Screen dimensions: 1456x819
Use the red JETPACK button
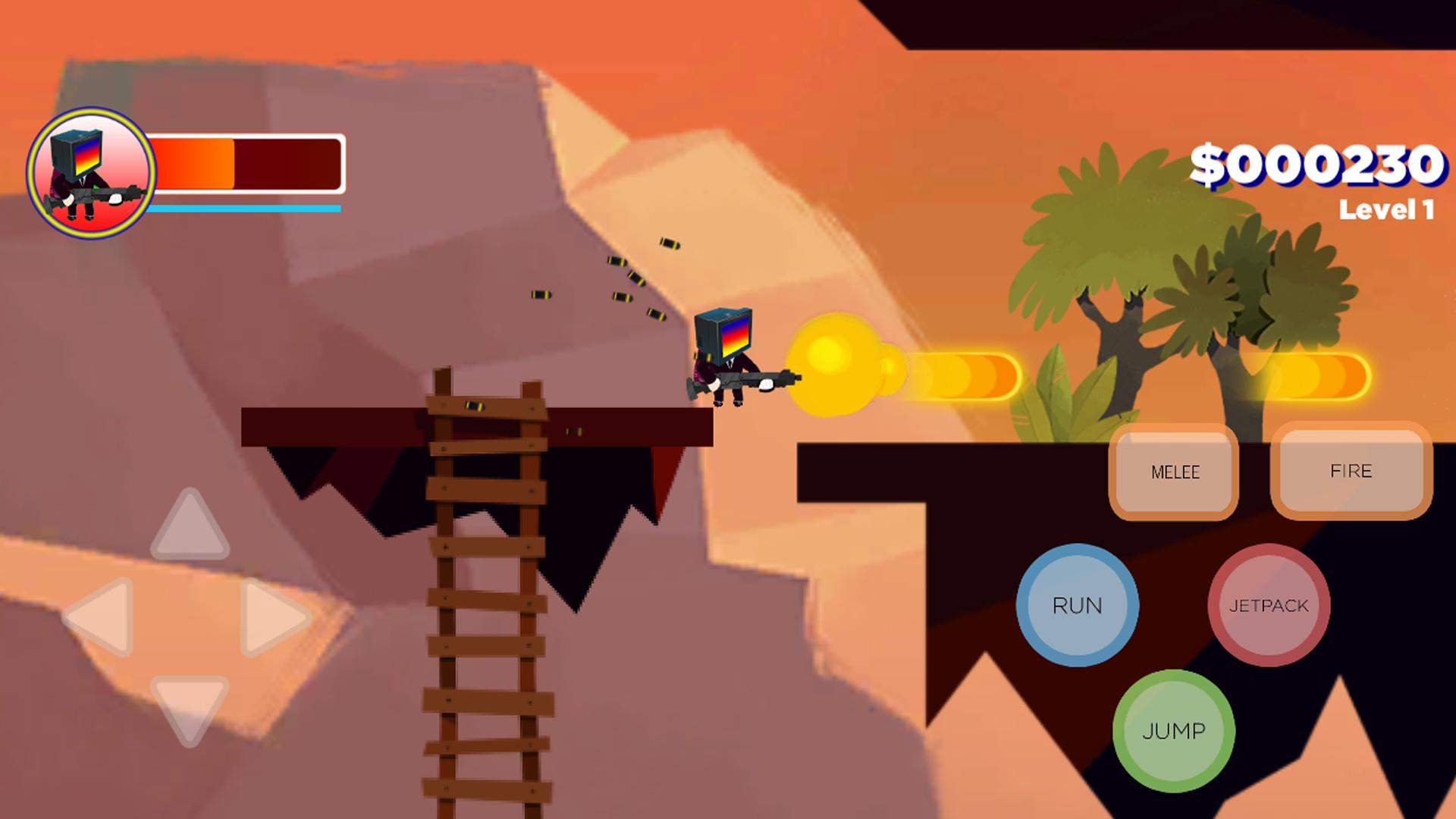[1269, 605]
